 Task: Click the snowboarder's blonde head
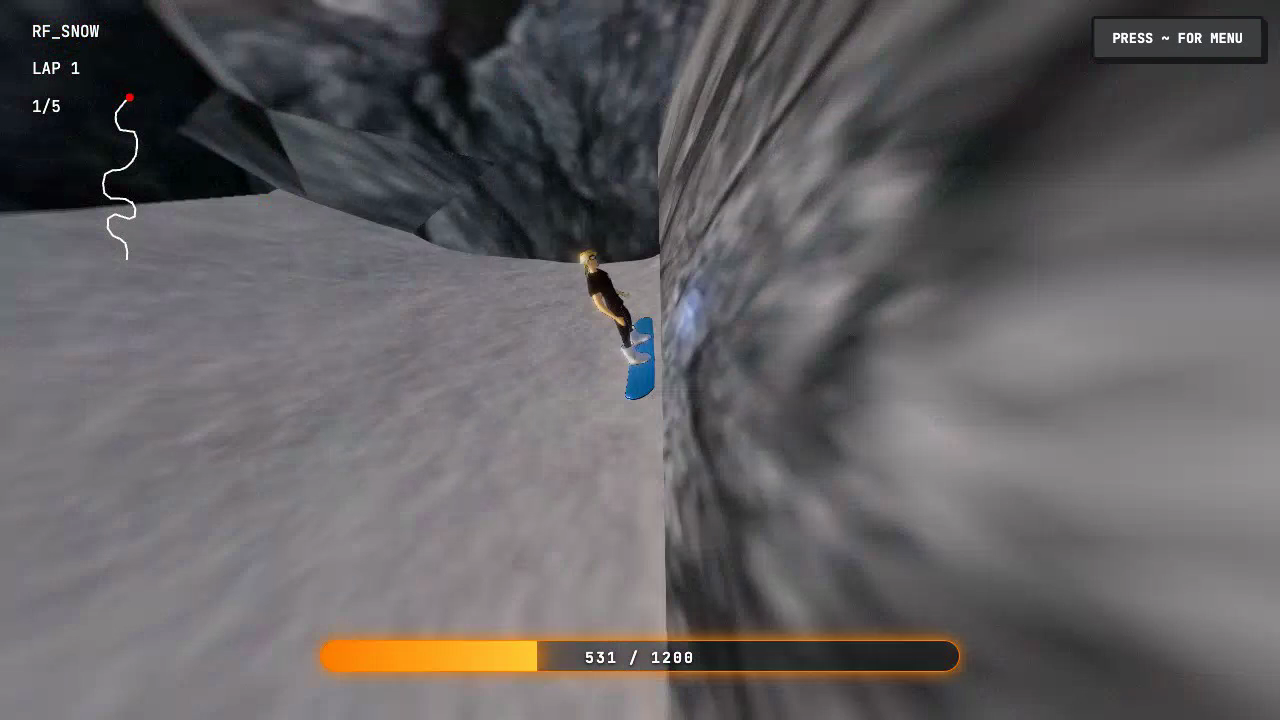coord(588,260)
